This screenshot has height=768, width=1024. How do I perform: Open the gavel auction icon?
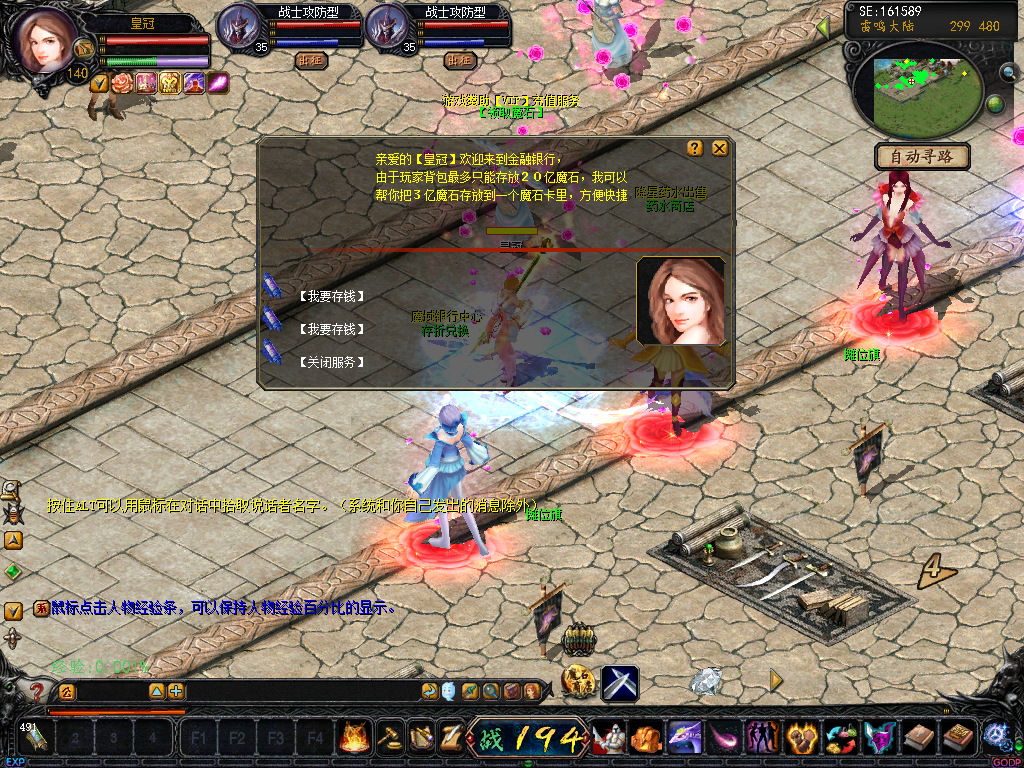pyautogui.click(x=388, y=738)
